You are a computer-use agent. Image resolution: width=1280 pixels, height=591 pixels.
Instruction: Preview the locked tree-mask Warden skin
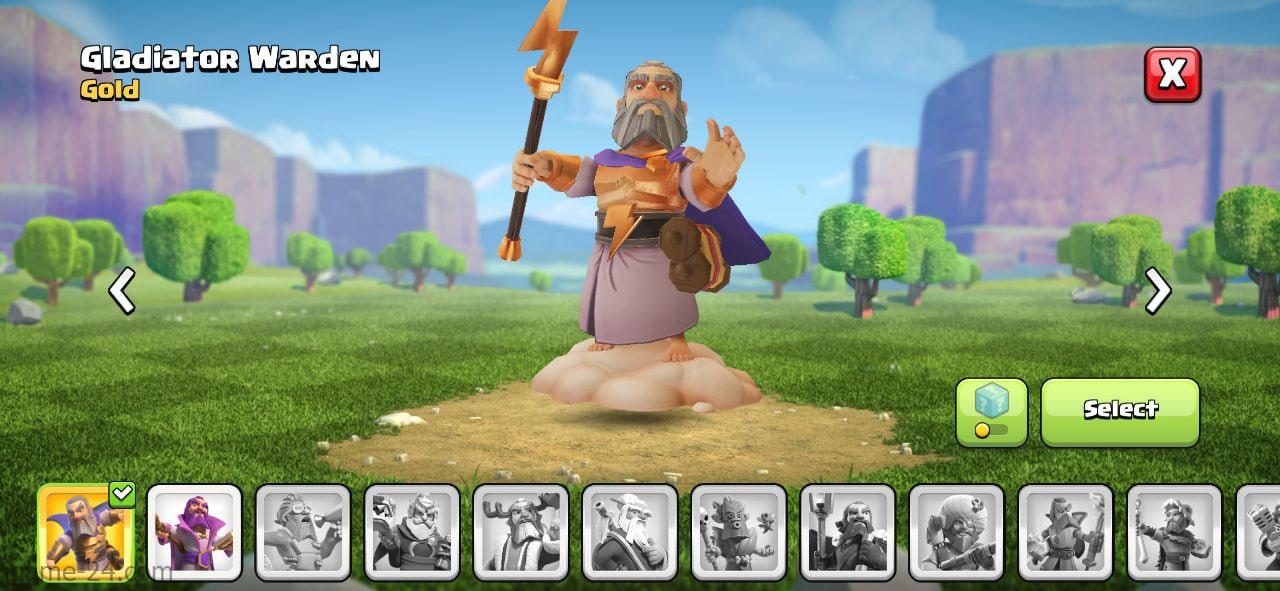tap(739, 532)
